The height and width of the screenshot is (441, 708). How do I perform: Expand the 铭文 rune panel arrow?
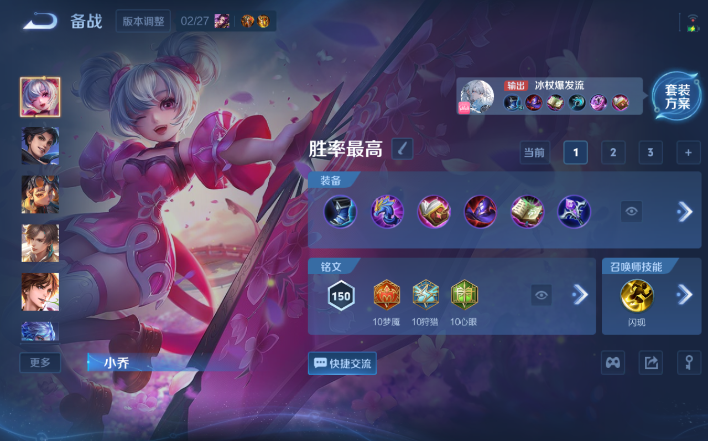point(579,295)
